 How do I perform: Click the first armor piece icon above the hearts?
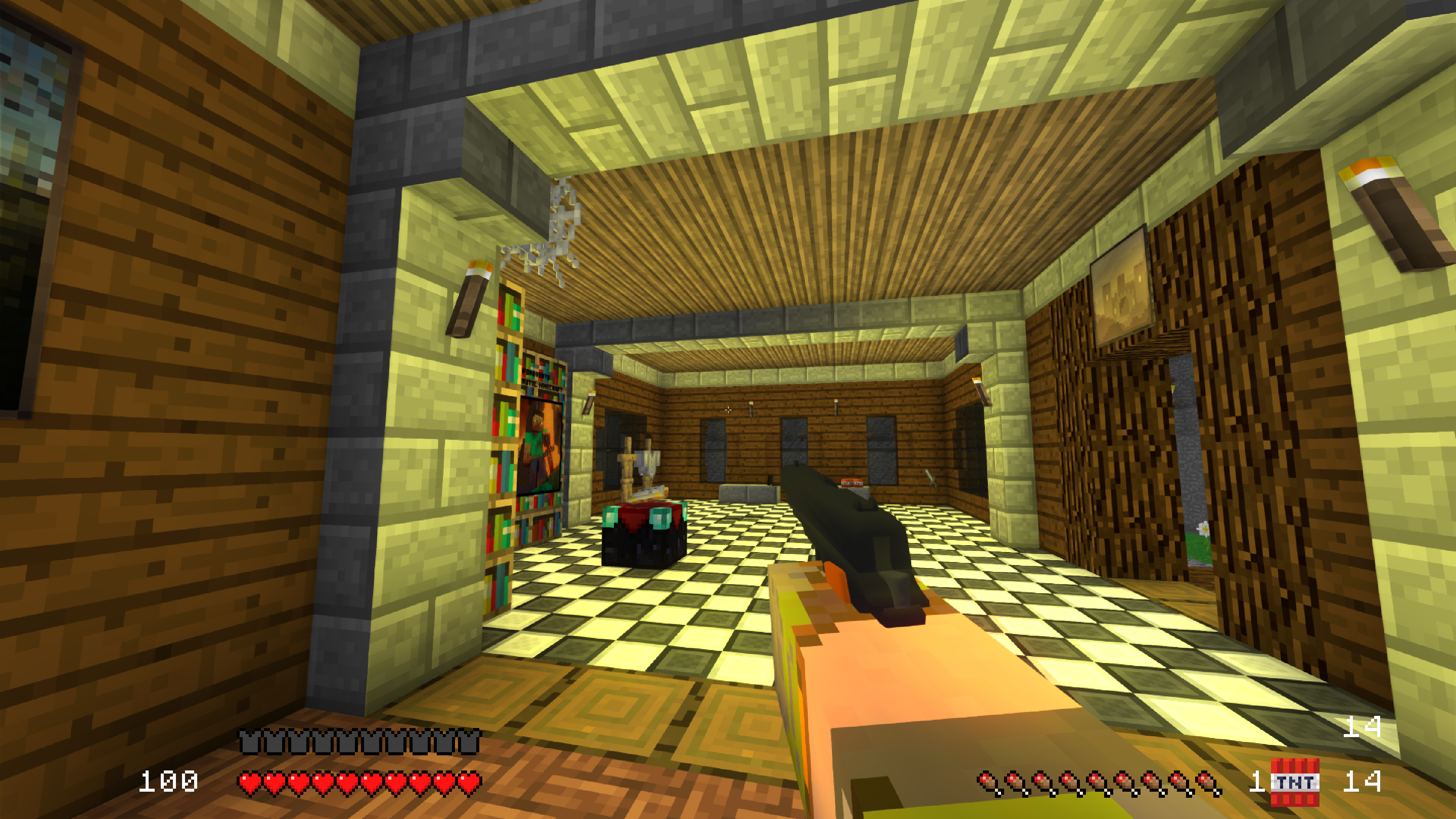pyautogui.click(x=248, y=741)
